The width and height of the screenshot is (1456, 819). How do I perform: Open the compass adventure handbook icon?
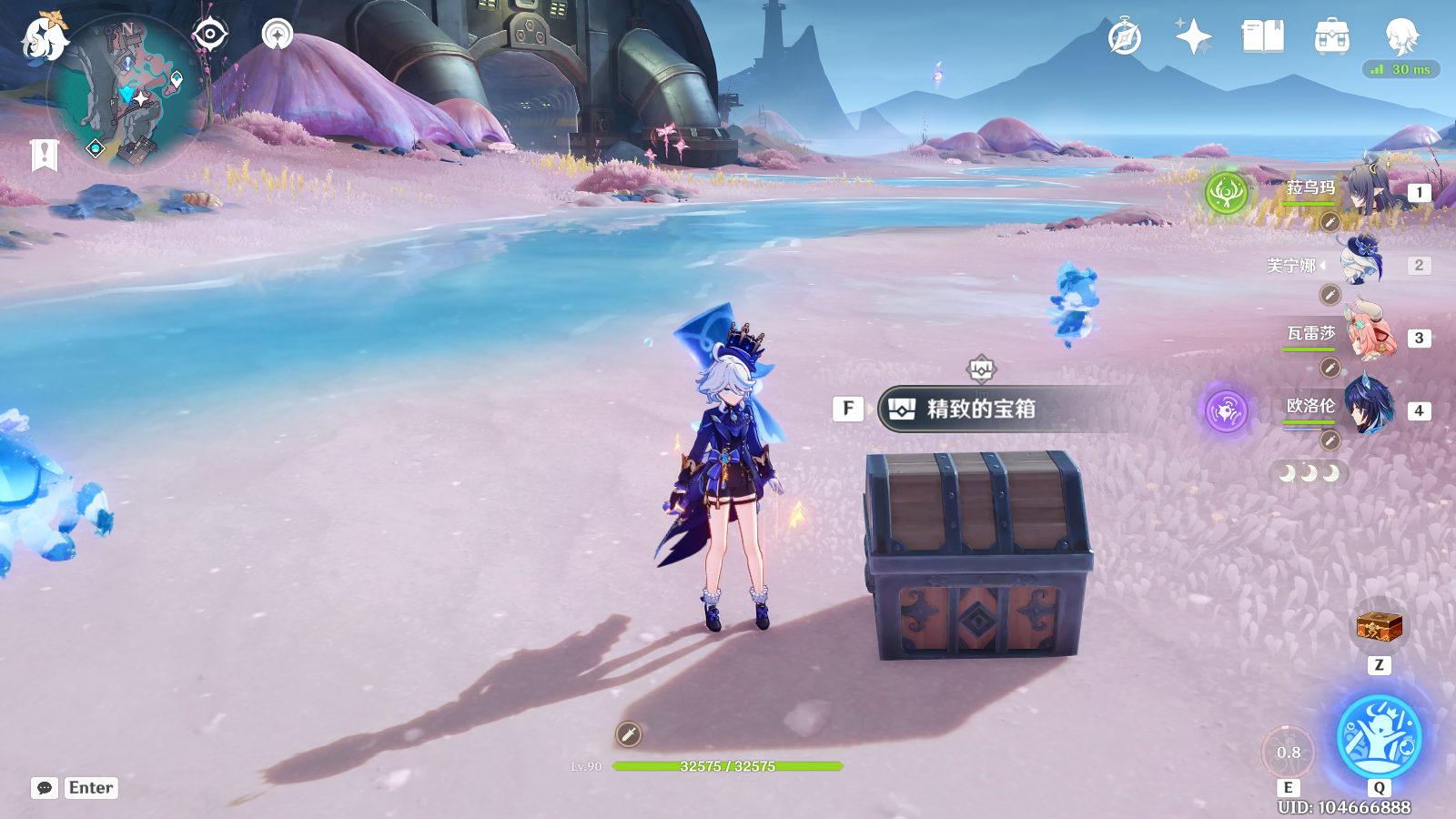[1125, 38]
